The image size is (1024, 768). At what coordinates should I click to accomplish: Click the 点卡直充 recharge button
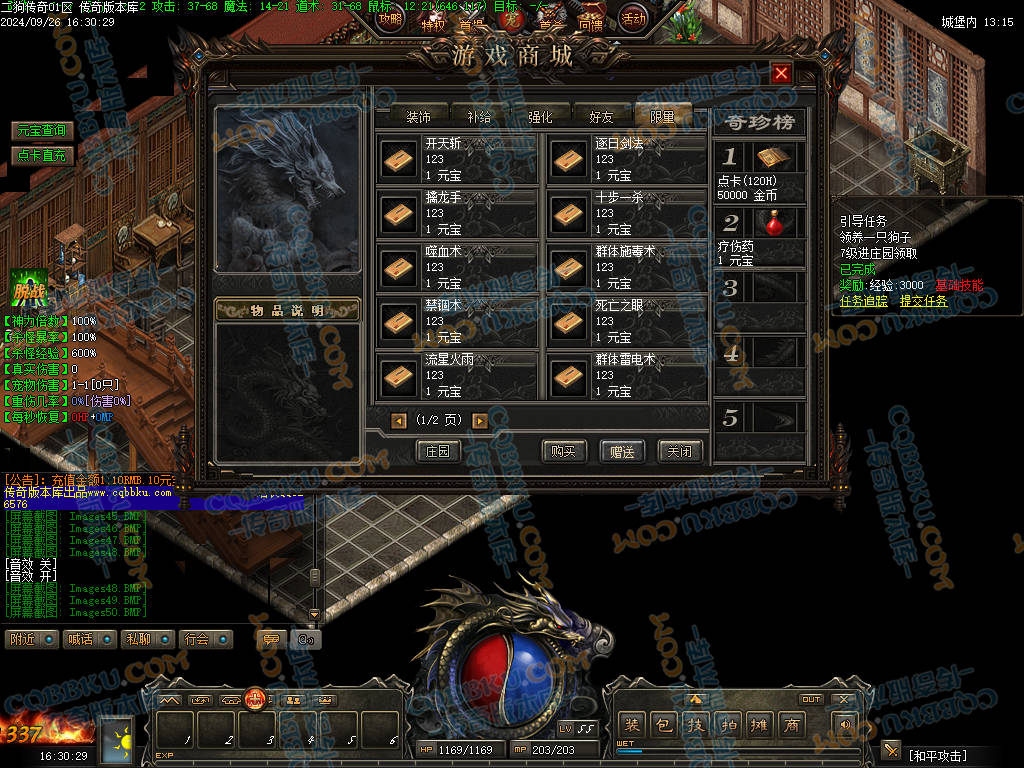41,155
